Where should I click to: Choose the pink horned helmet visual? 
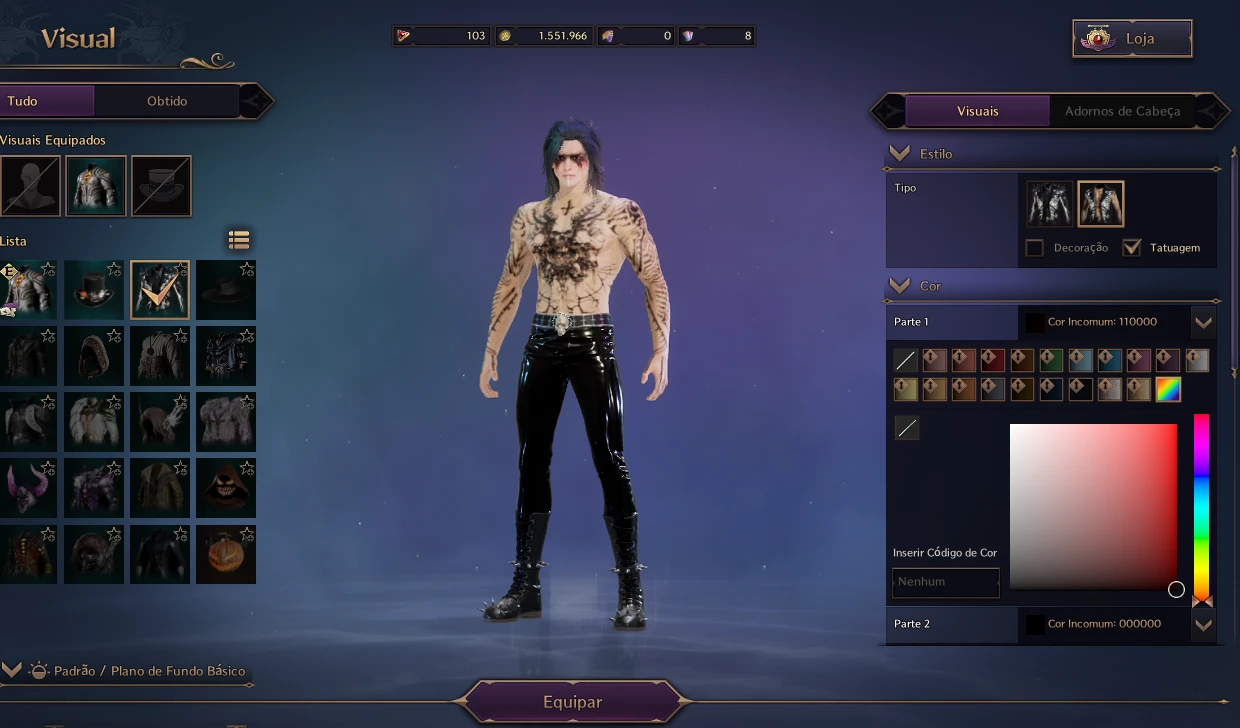(x=28, y=488)
